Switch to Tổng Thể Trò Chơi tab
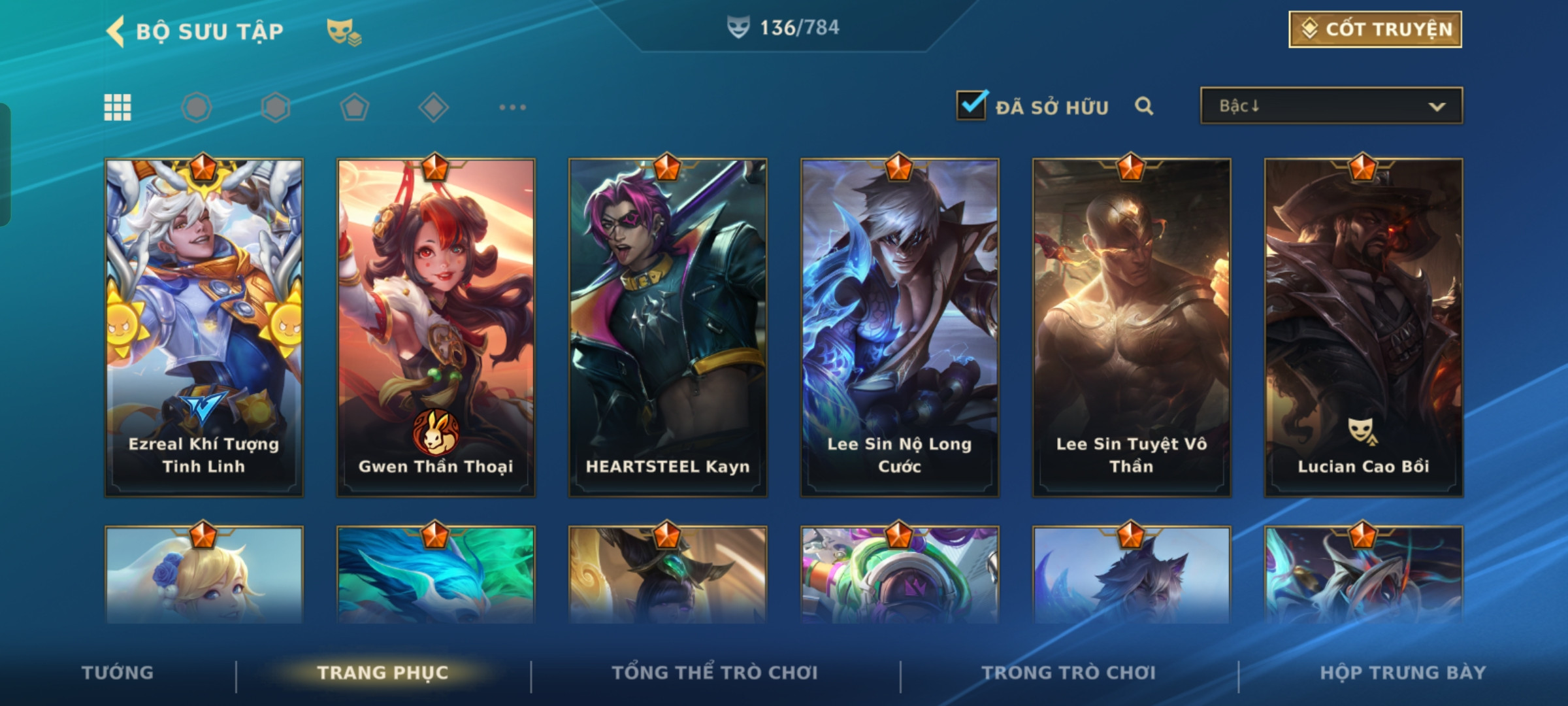The width and height of the screenshot is (1568, 706). pyautogui.click(x=715, y=673)
